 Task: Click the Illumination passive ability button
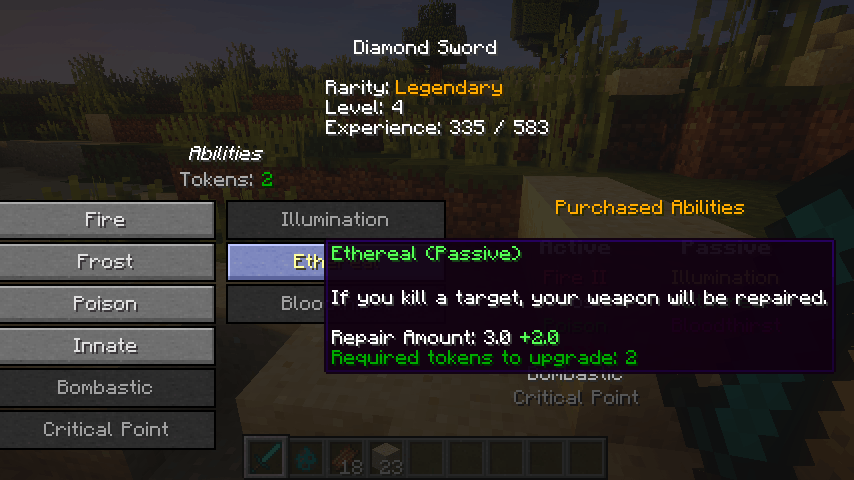[335, 220]
